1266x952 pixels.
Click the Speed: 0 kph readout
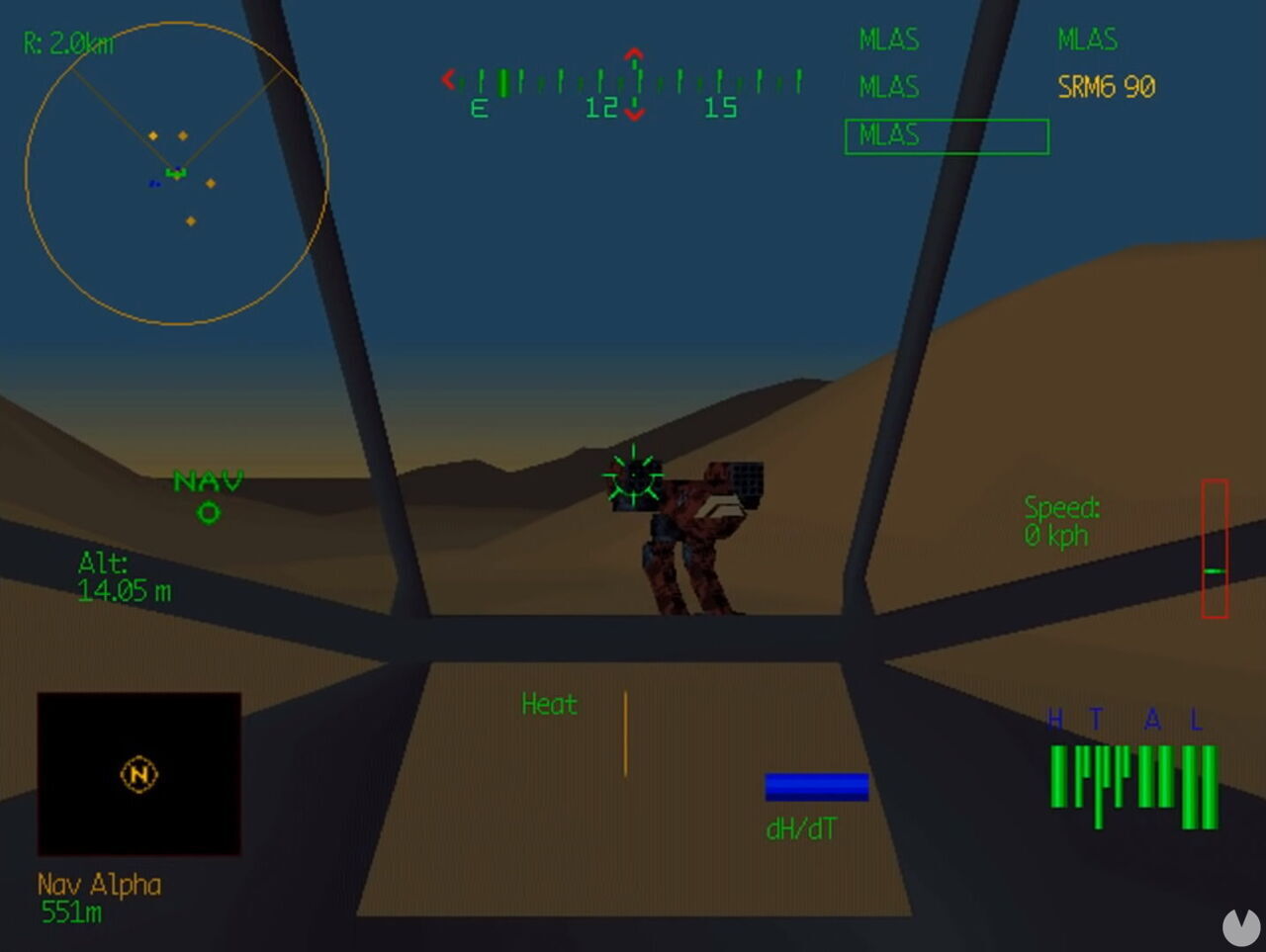(x=1061, y=522)
